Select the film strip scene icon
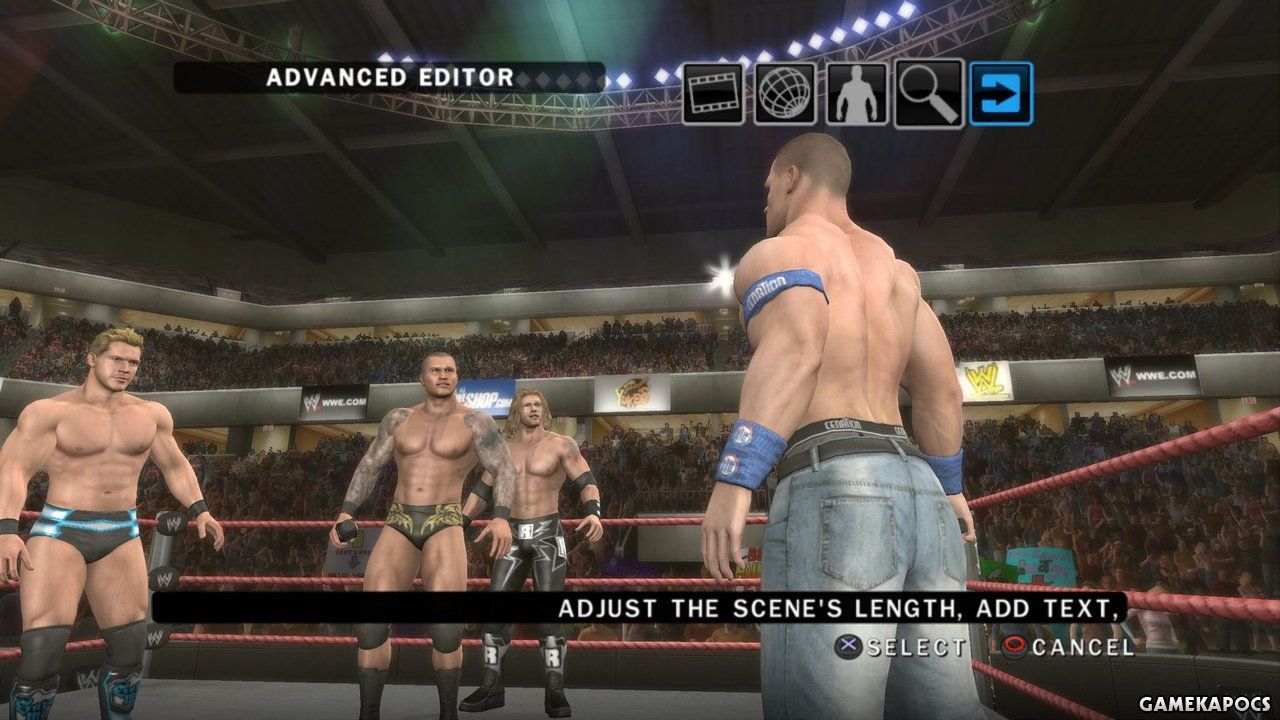 (x=713, y=94)
